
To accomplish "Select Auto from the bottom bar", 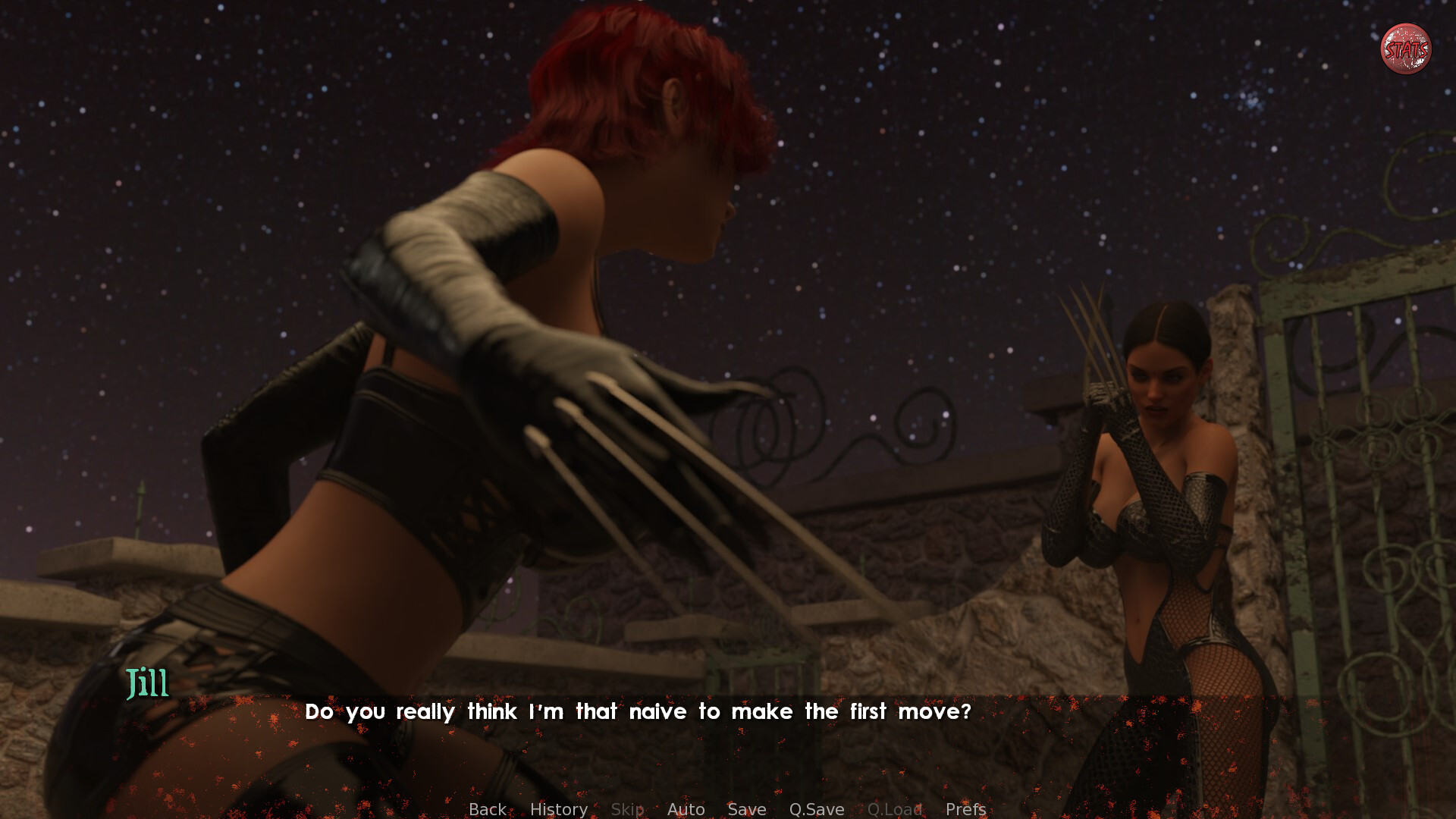I will coord(685,809).
